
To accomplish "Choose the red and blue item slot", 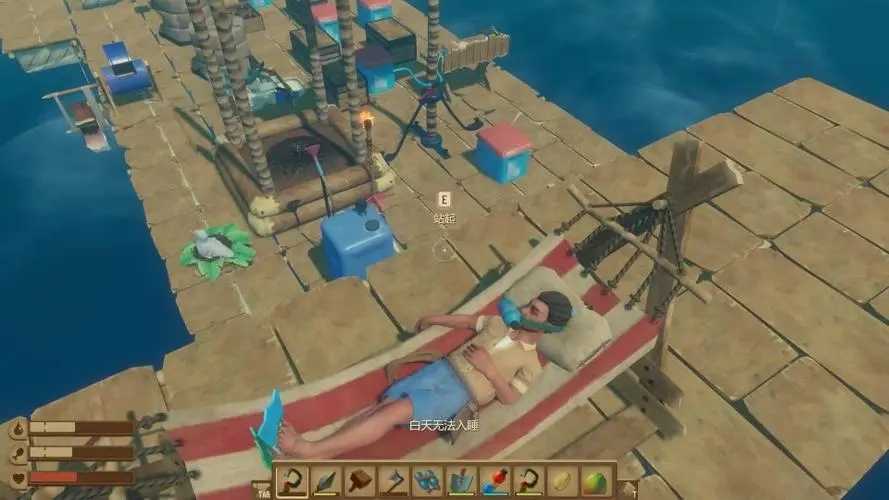I will [x=494, y=481].
